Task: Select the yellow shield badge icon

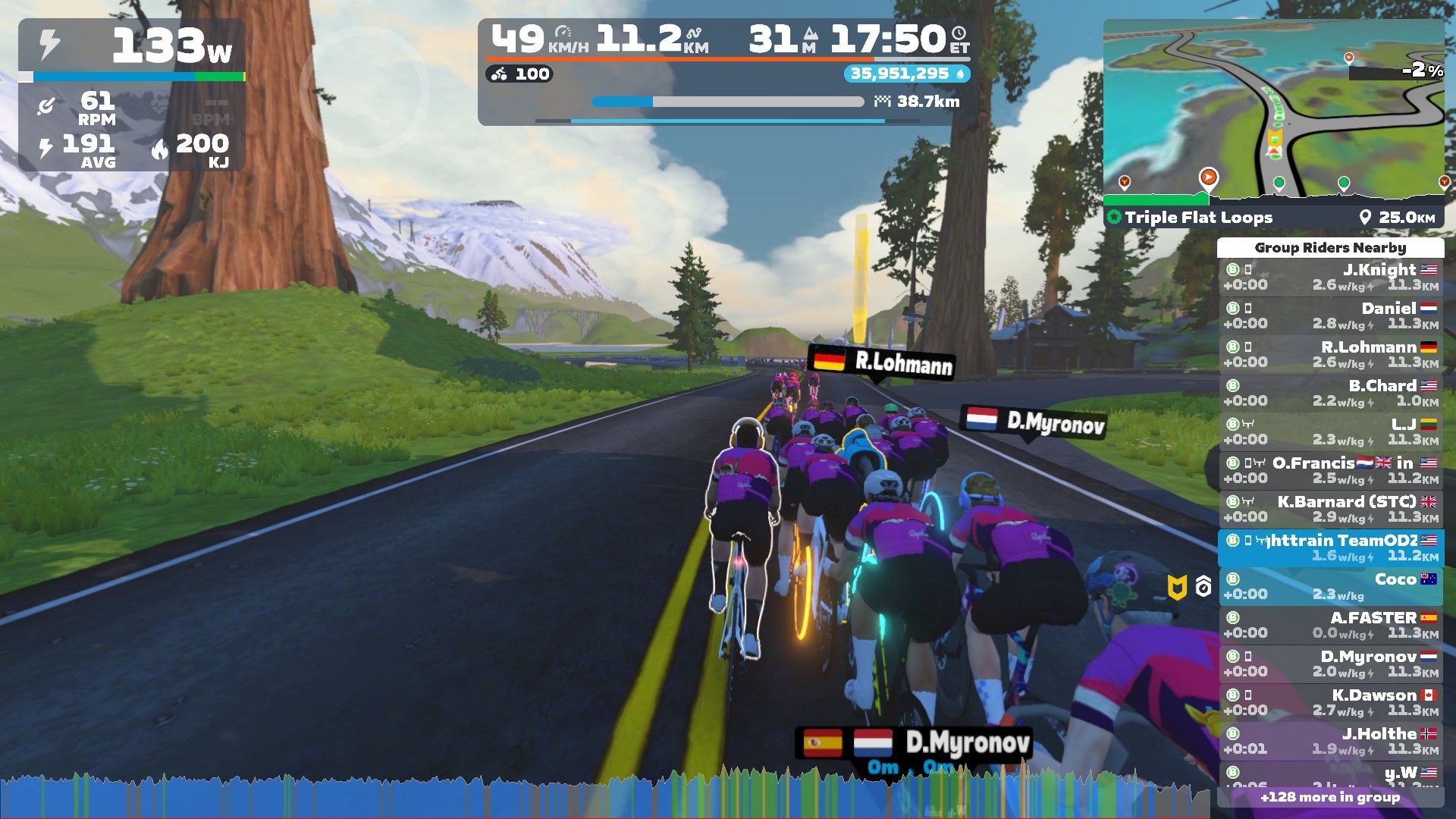Action: (x=1176, y=587)
